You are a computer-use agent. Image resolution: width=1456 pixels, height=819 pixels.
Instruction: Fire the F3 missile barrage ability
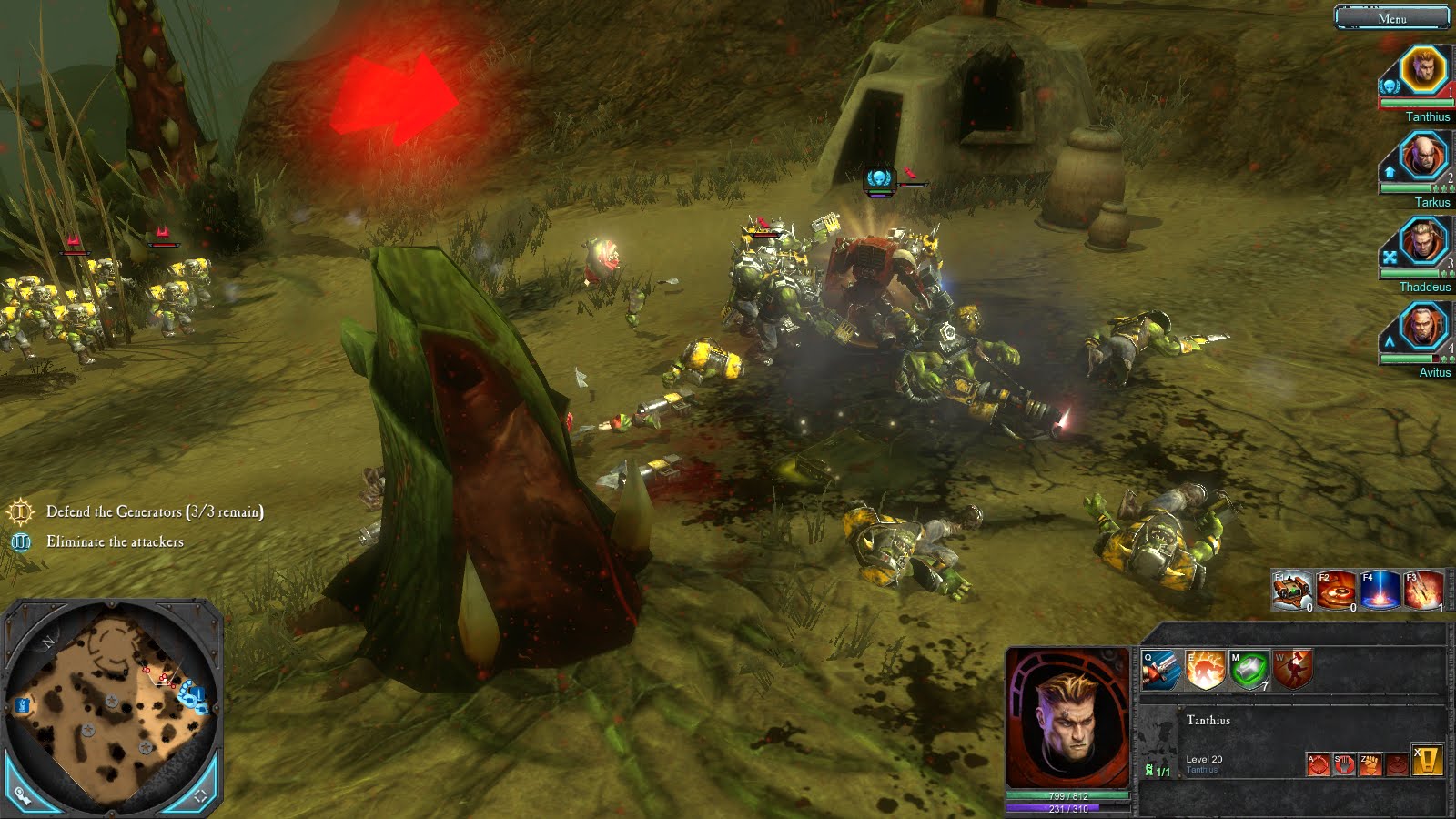pyautogui.click(x=1421, y=591)
